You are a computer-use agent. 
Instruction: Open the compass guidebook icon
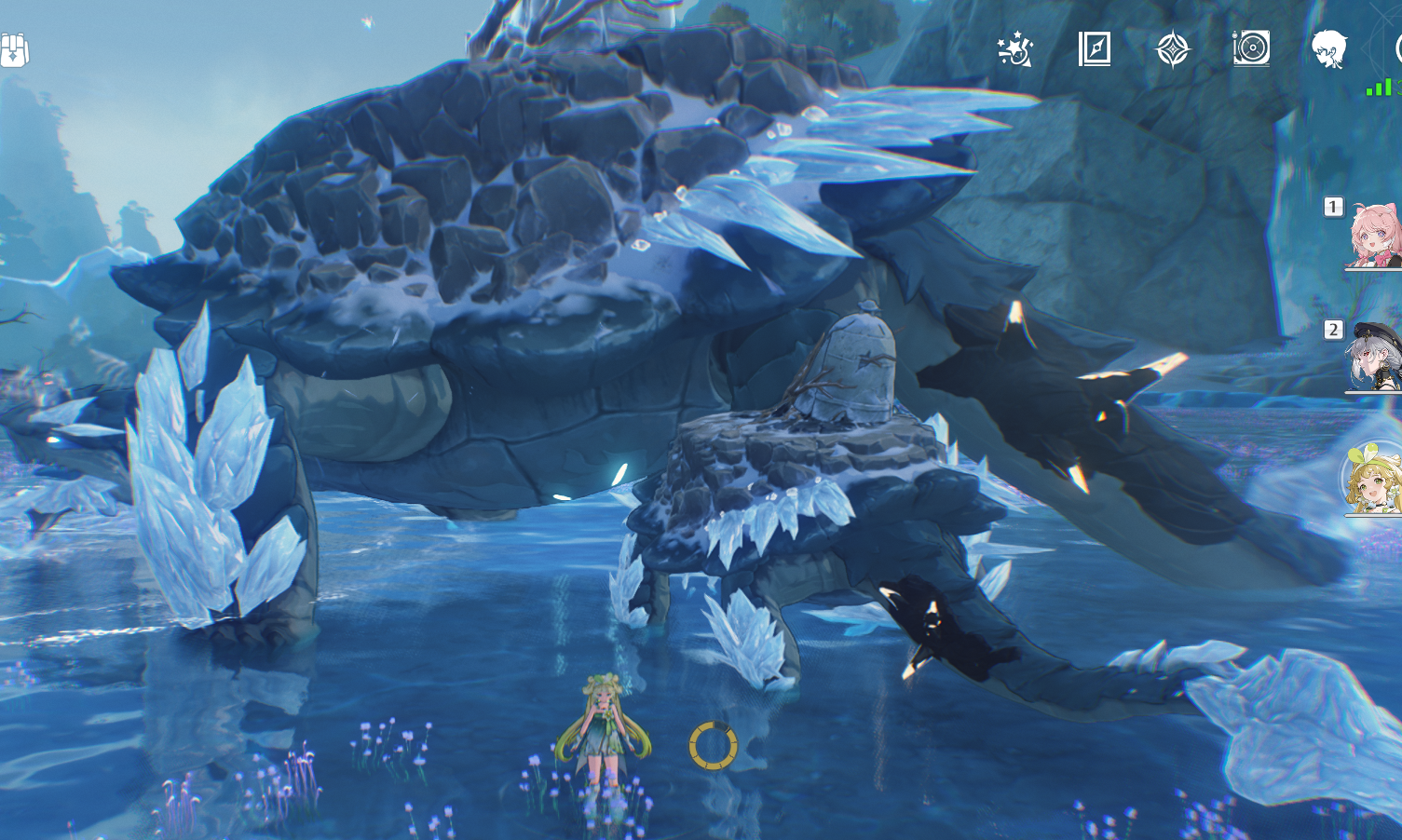coord(1095,48)
